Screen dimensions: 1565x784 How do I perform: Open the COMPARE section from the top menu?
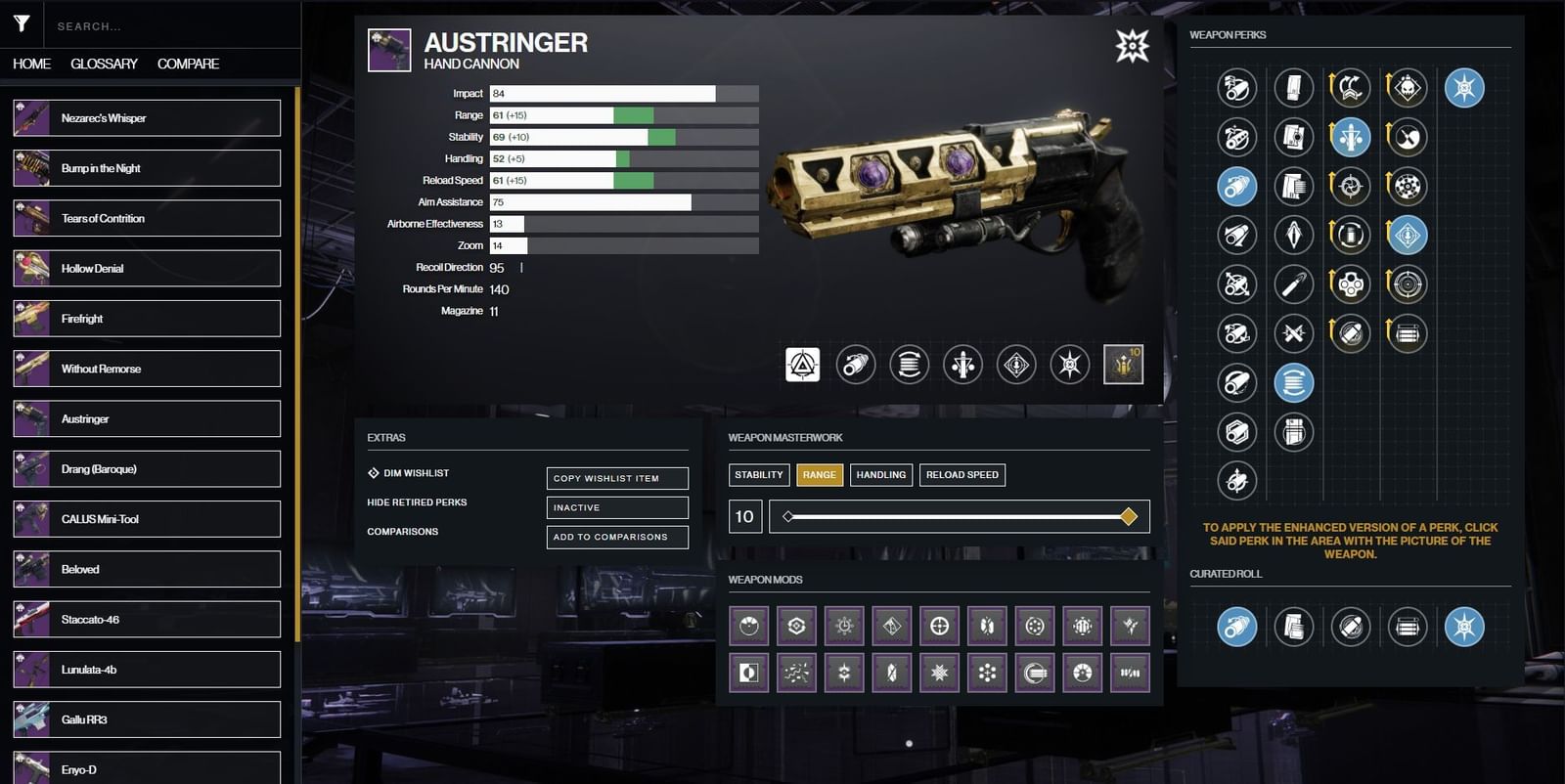click(188, 64)
